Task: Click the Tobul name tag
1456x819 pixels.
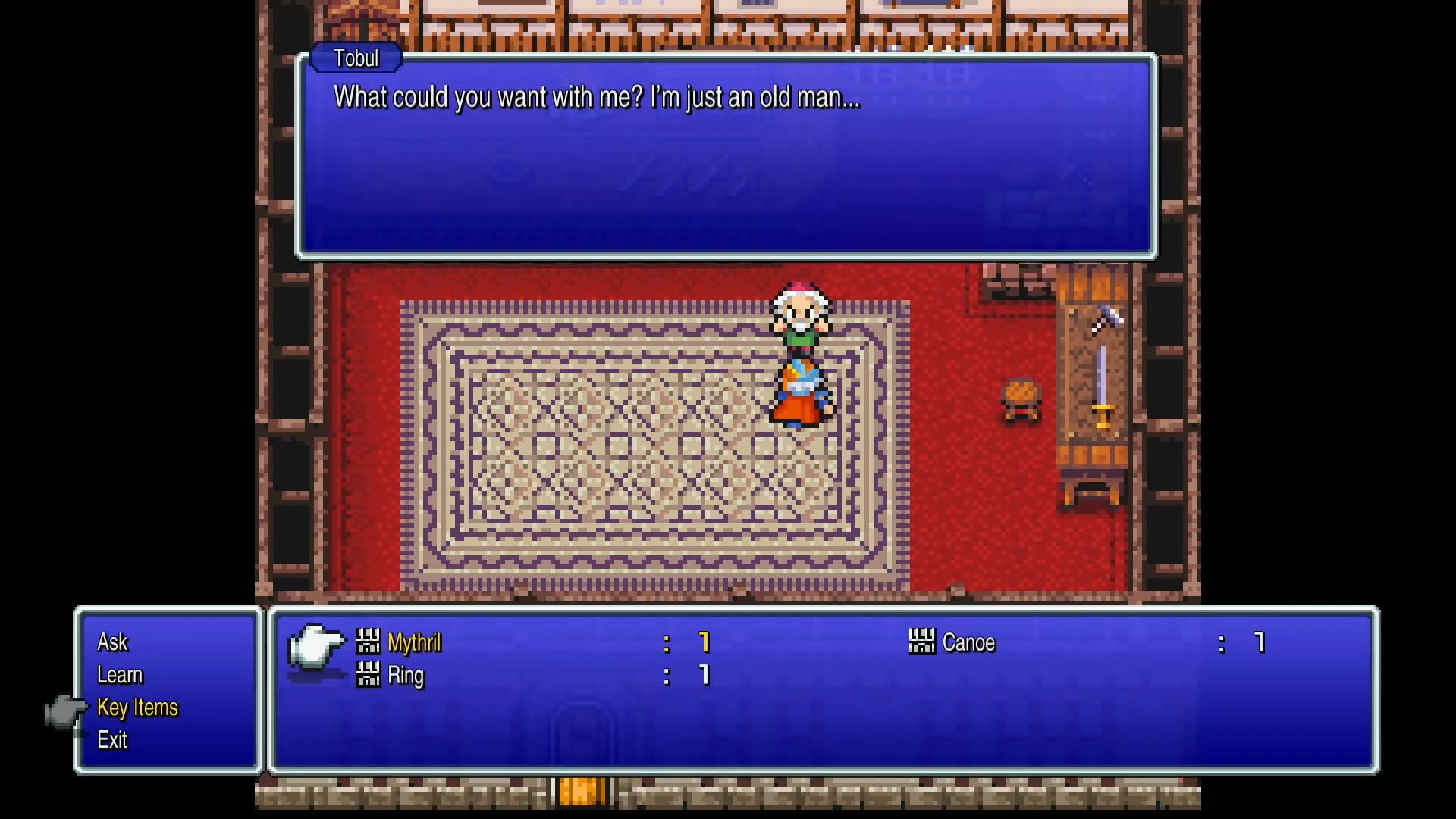Action: (356, 58)
